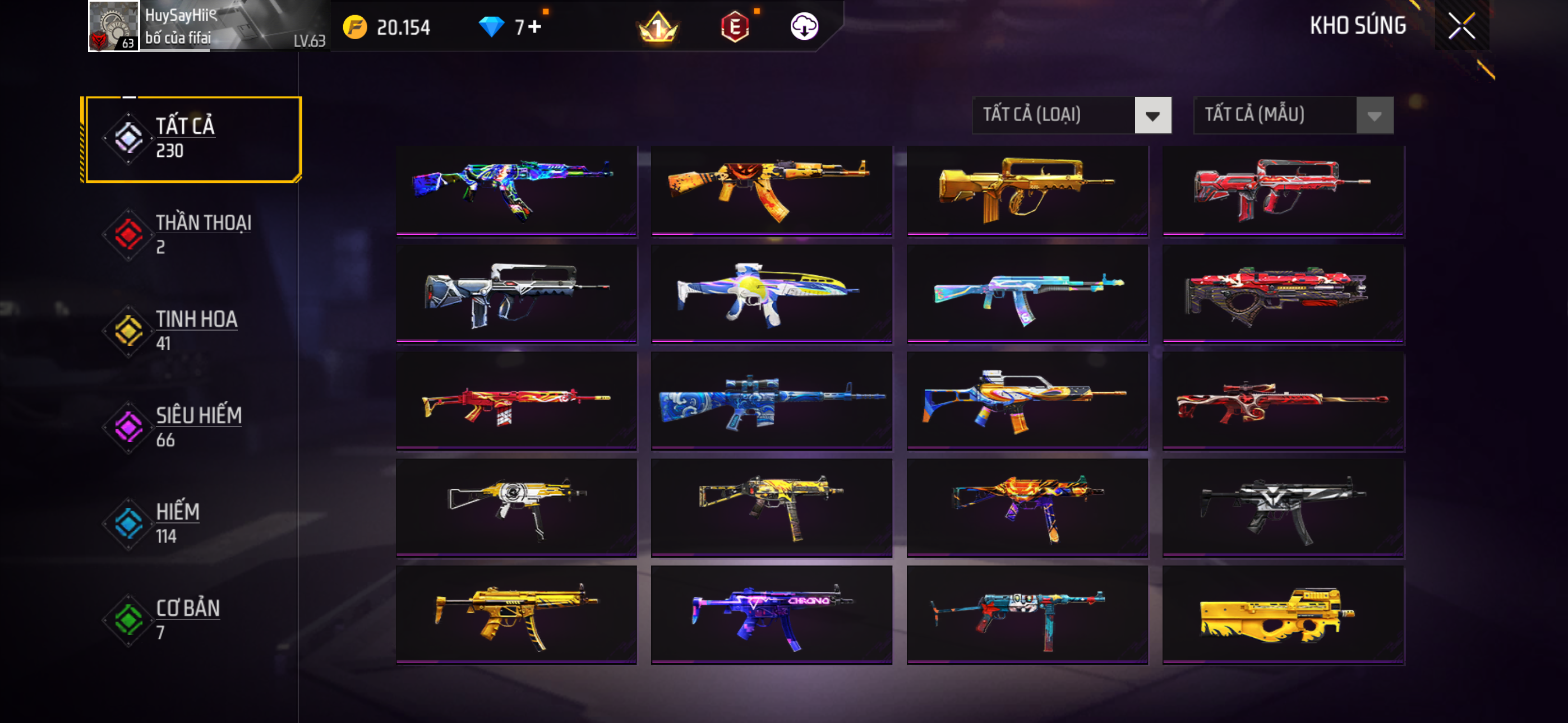Open the golden rank crown icon

coord(657,27)
